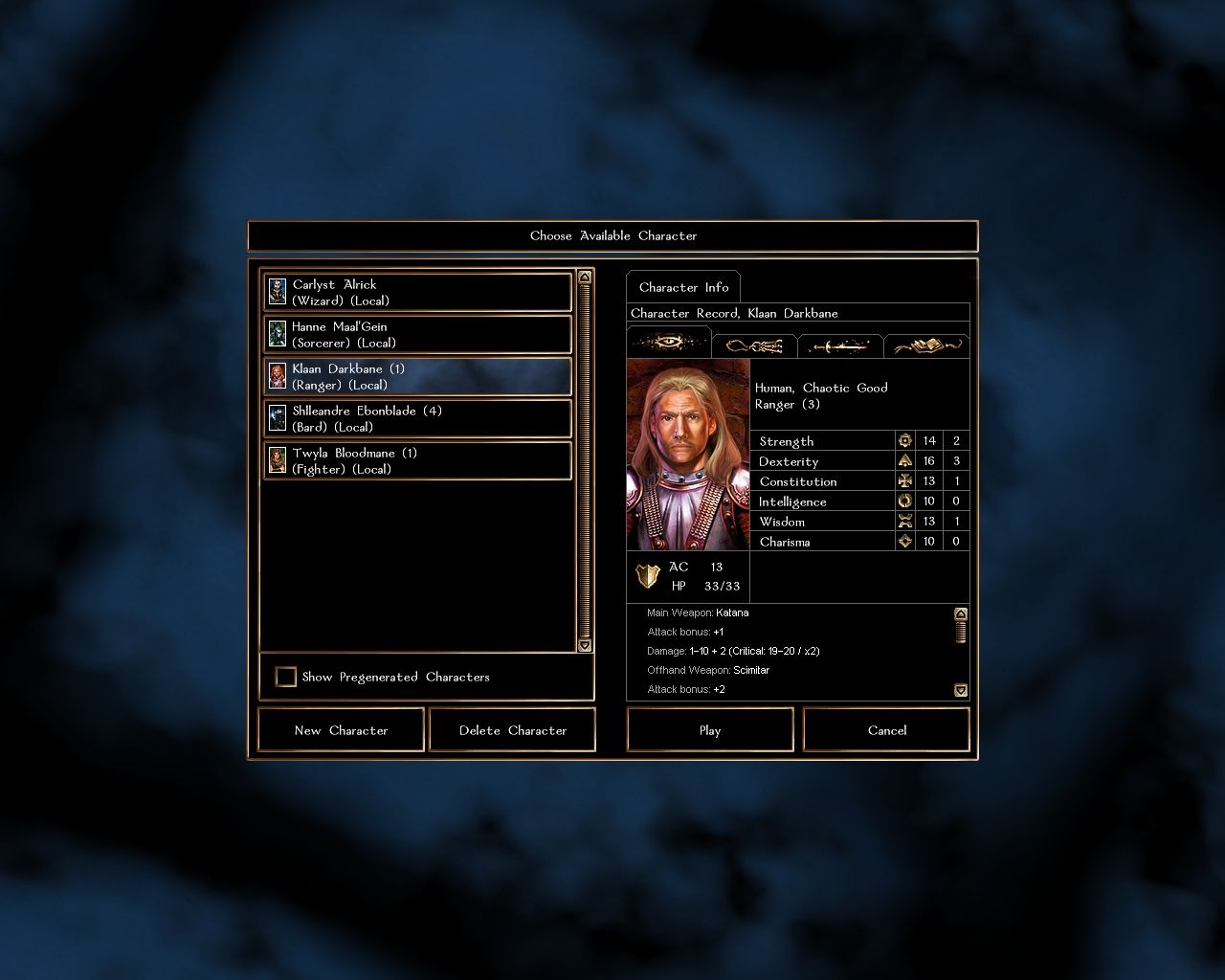Cancel character selection
This screenshot has height=980, width=1225.
click(x=886, y=730)
